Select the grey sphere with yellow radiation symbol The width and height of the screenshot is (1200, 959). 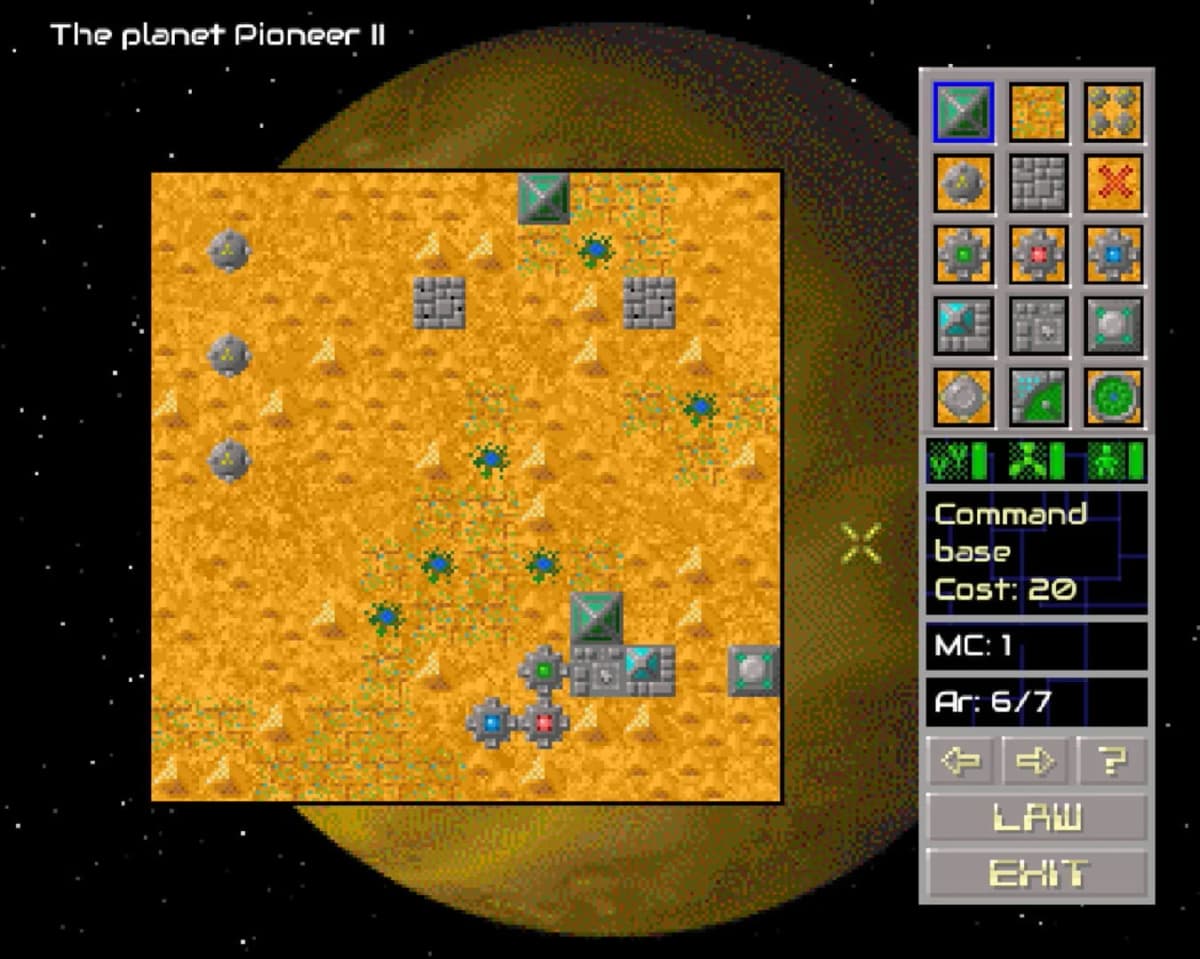pos(963,183)
